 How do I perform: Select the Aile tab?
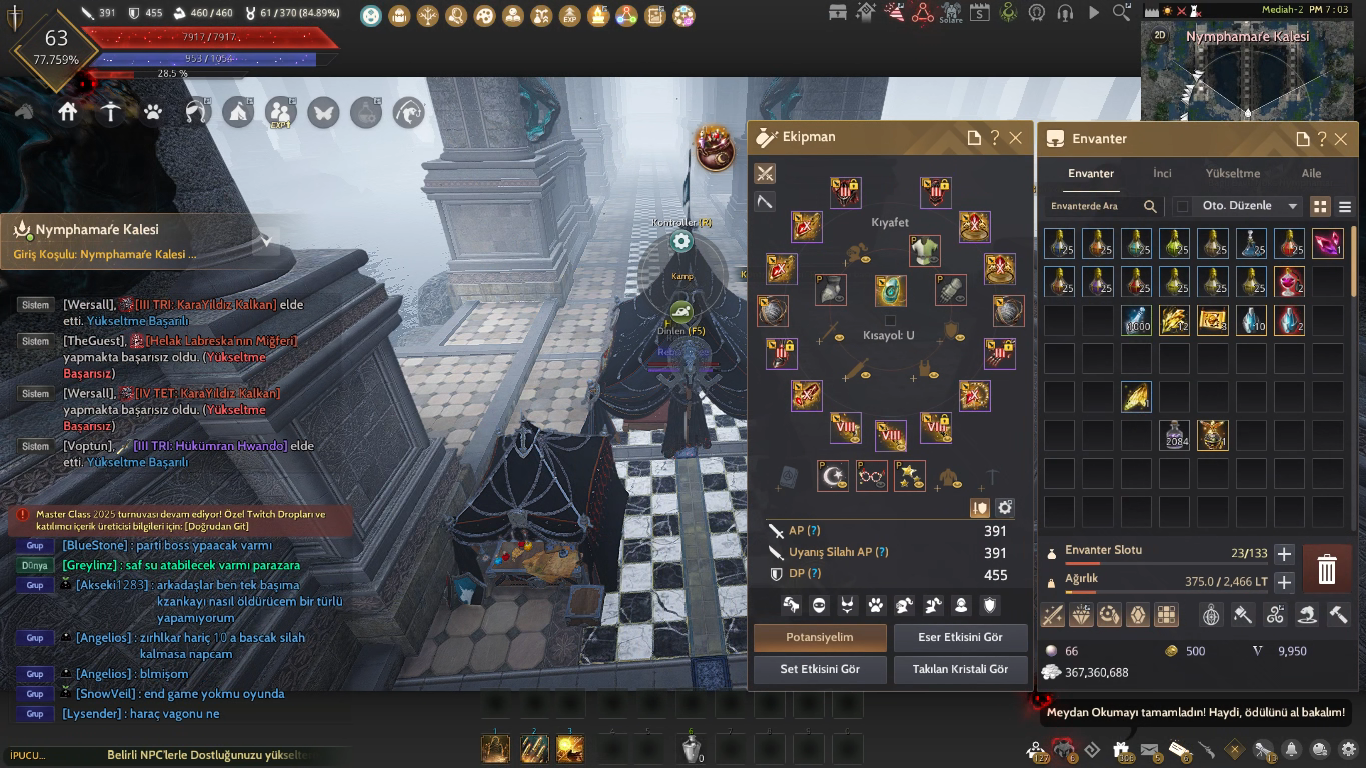[1311, 173]
